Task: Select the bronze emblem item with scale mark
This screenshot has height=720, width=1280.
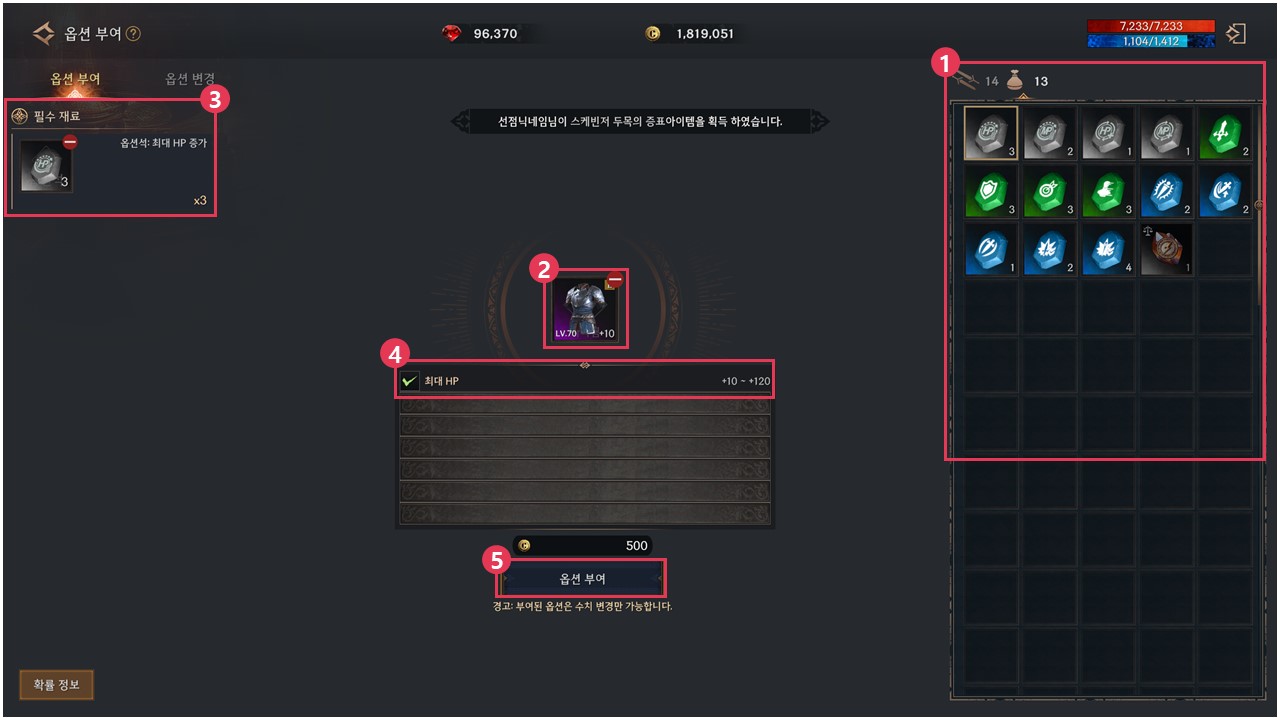Action: click(1166, 250)
